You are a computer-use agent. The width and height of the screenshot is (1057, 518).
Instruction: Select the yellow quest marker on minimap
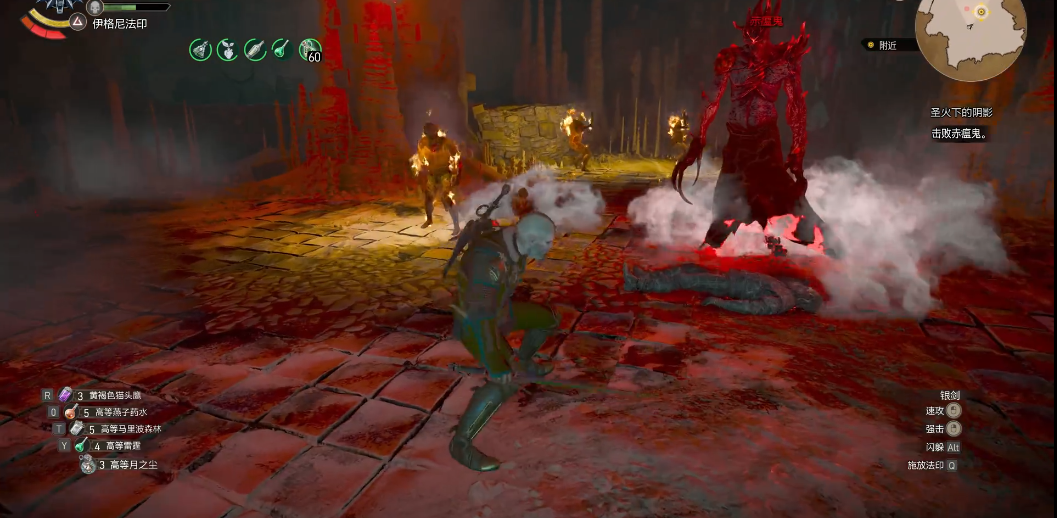(x=982, y=12)
